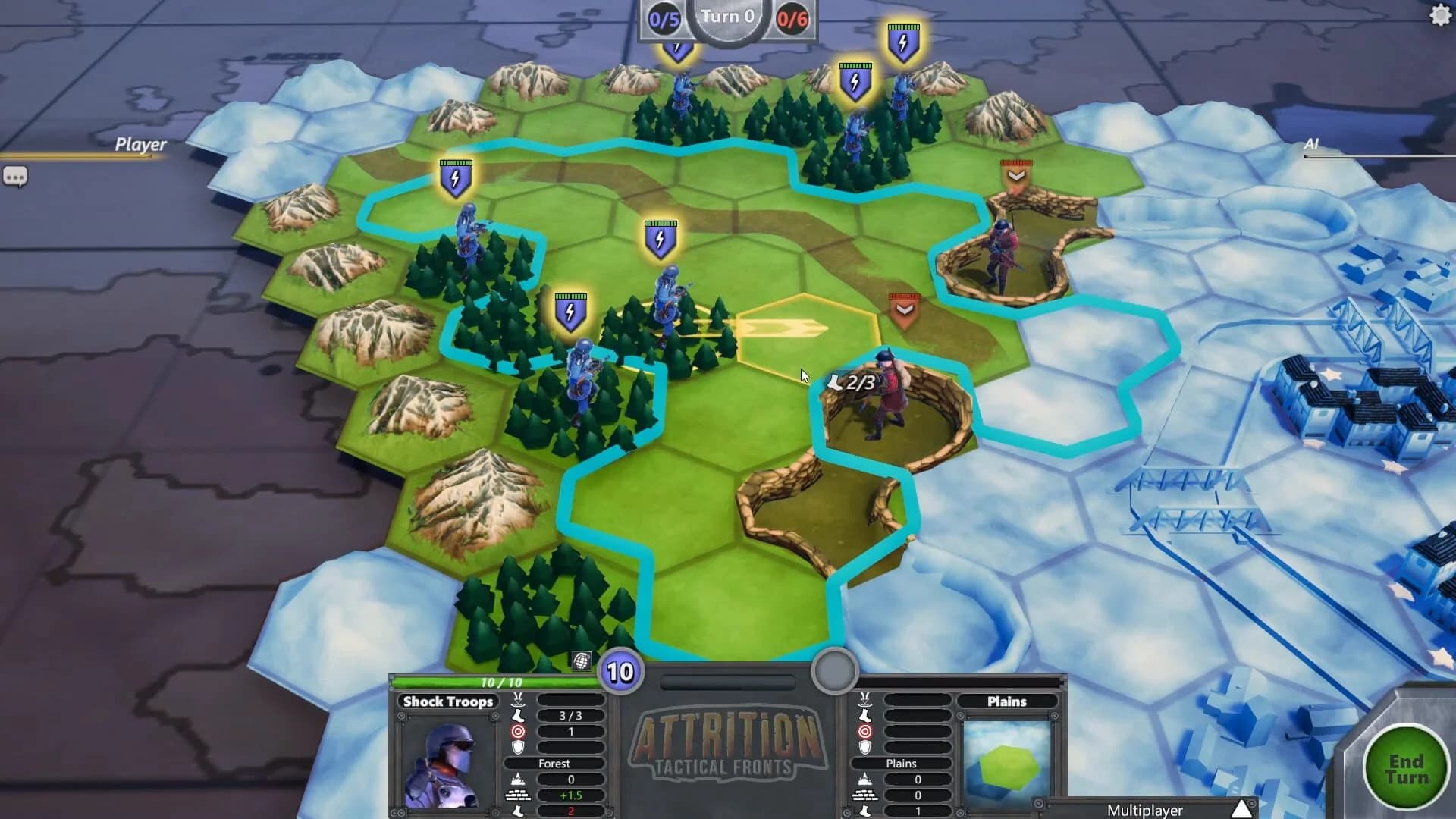Click the attack target stat icon
The height and width of the screenshot is (819, 1456).
point(517,733)
